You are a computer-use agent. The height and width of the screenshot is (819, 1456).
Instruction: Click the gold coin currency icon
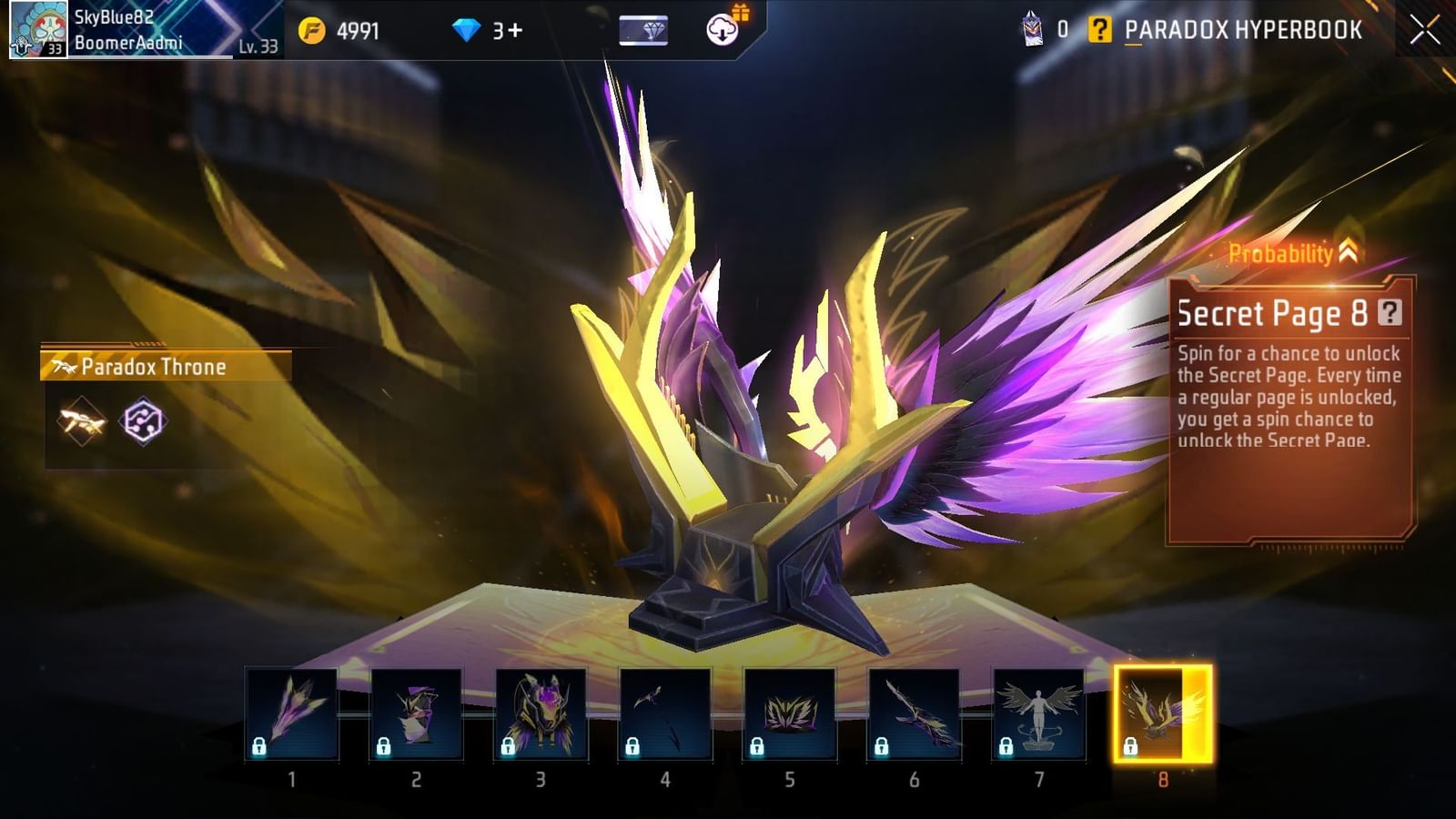point(312,28)
